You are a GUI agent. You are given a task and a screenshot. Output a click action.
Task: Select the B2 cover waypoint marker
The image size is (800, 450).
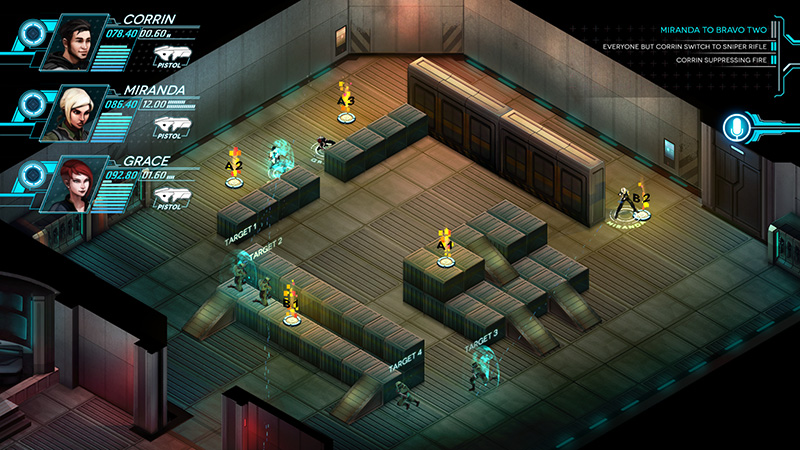pyautogui.click(x=640, y=200)
